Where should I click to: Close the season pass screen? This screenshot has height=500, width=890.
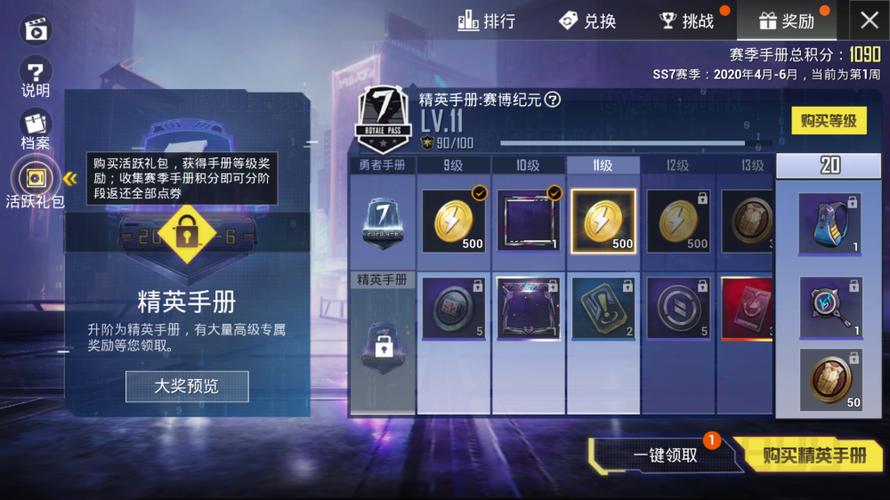(x=867, y=20)
